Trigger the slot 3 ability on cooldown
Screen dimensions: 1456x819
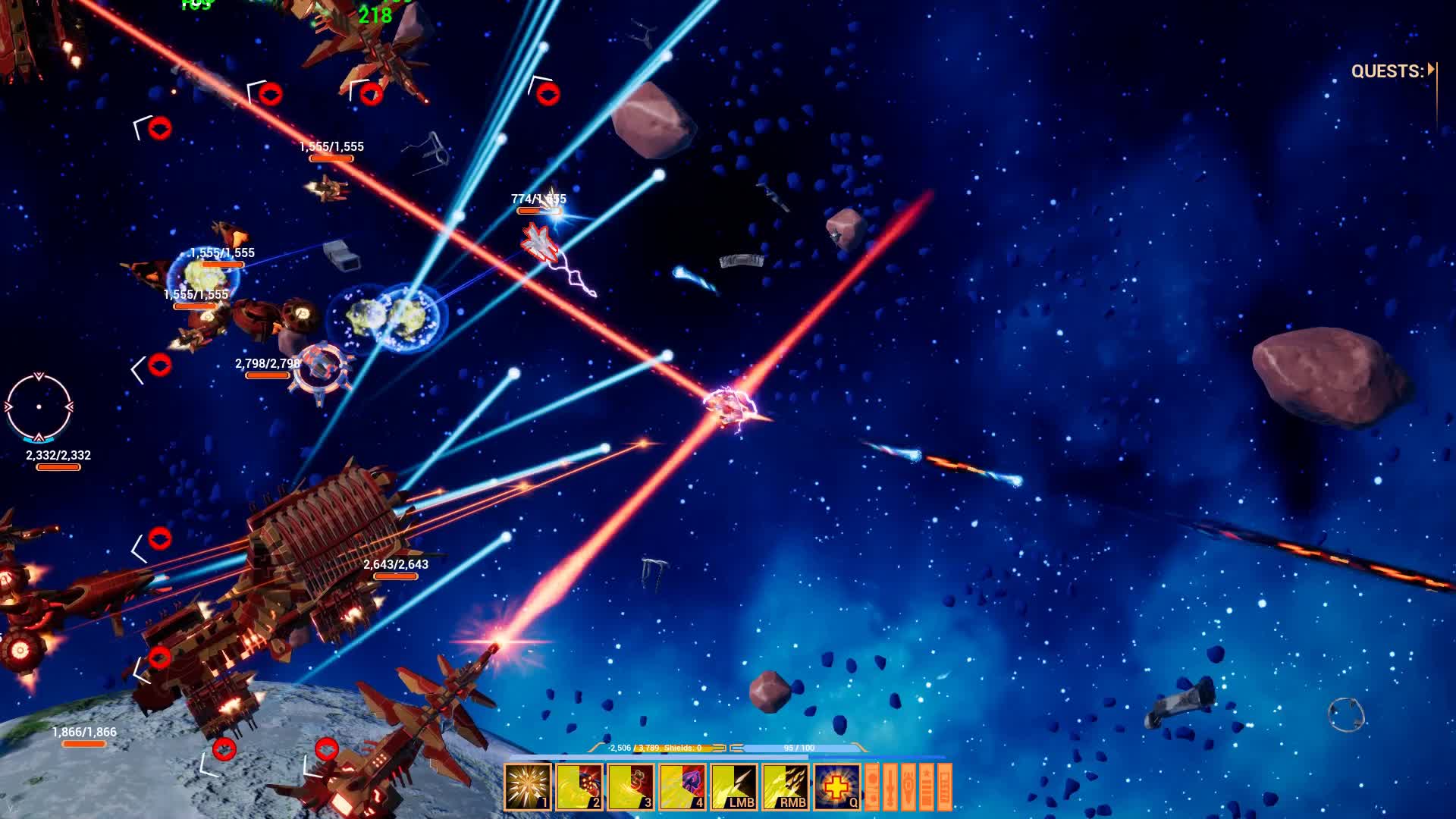click(631, 787)
